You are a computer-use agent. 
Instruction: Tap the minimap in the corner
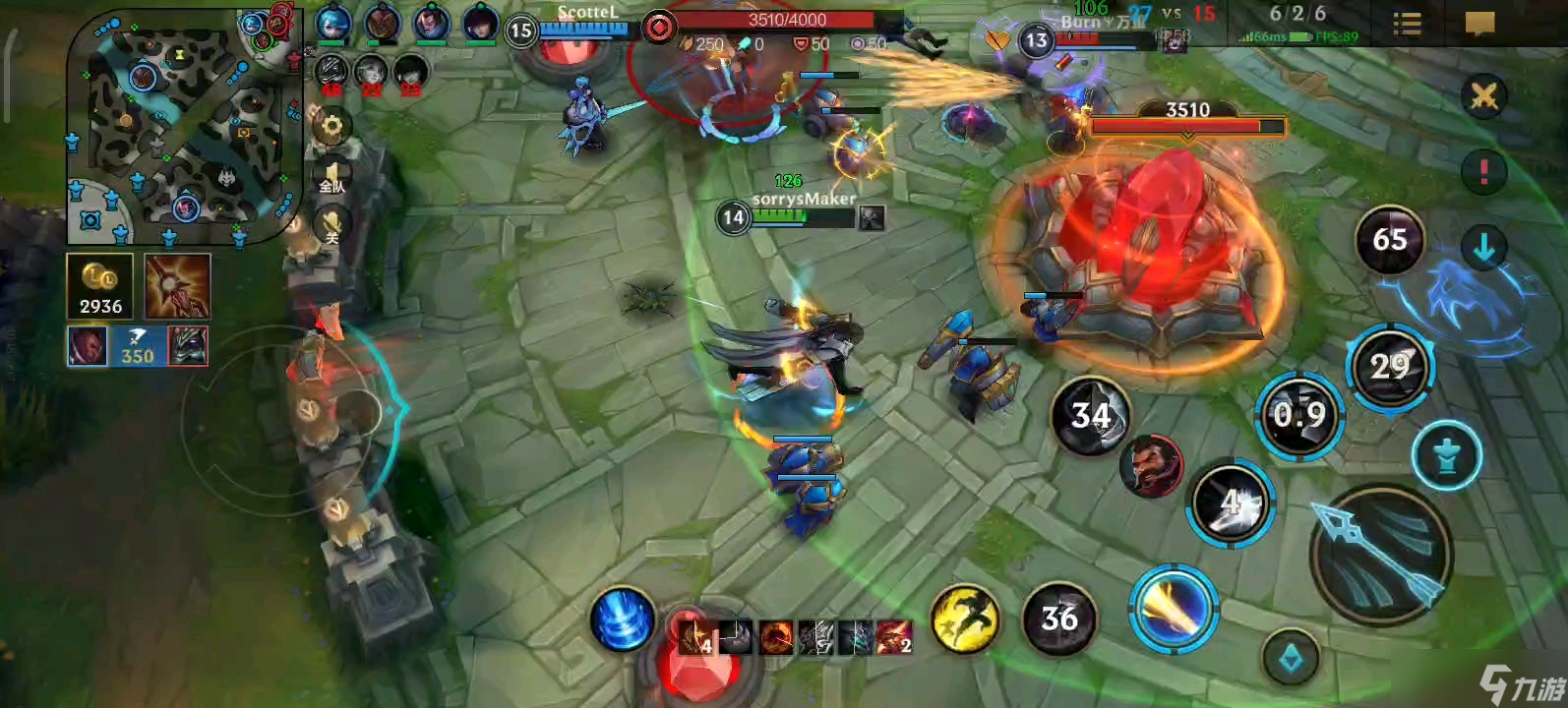click(184, 128)
